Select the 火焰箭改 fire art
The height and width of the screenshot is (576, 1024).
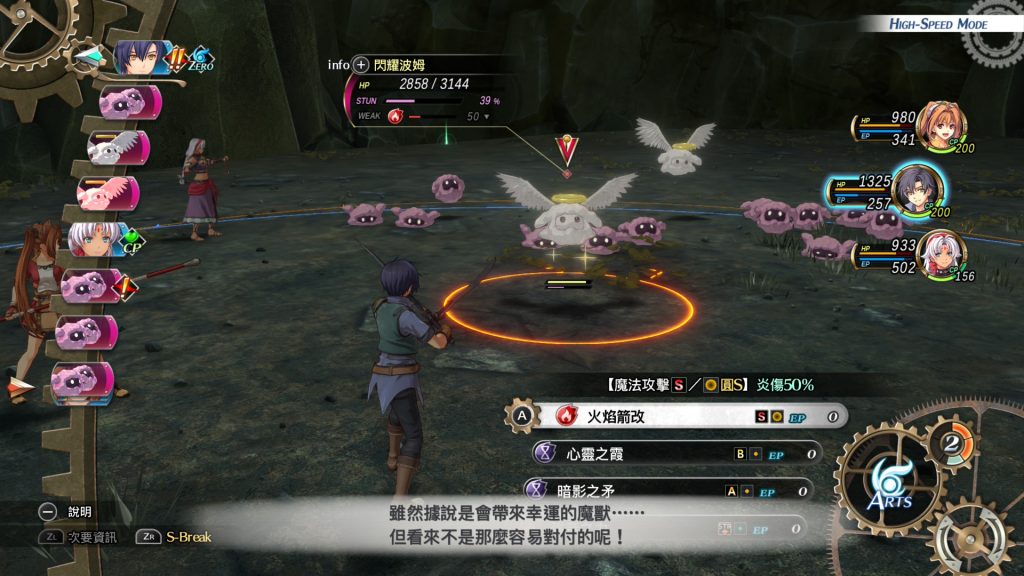680,415
